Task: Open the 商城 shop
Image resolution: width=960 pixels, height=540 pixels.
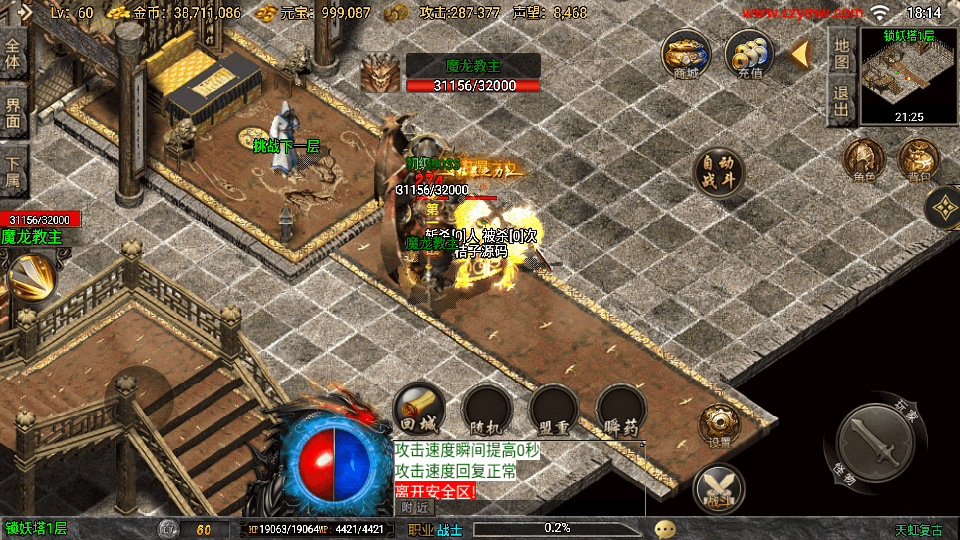Action: point(686,54)
